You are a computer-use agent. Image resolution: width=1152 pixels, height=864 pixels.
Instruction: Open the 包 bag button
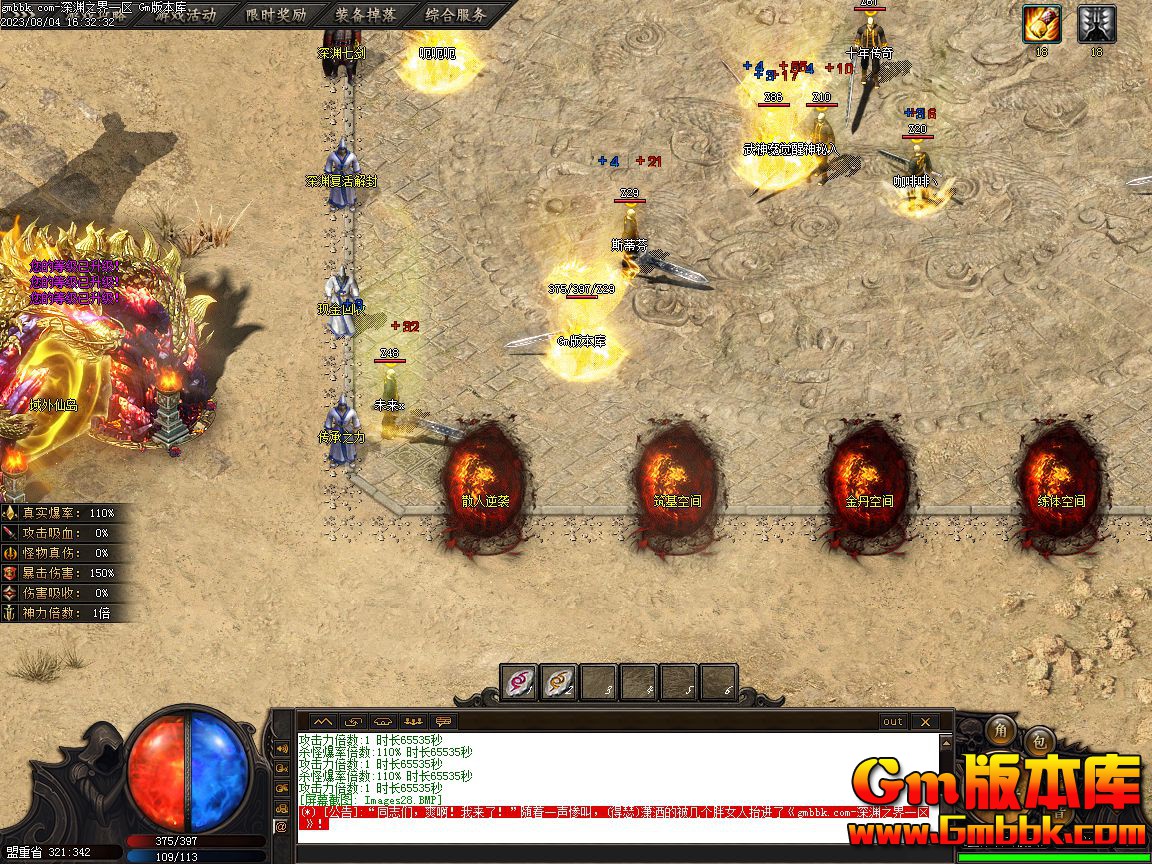pyautogui.click(x=1039, y=741)
